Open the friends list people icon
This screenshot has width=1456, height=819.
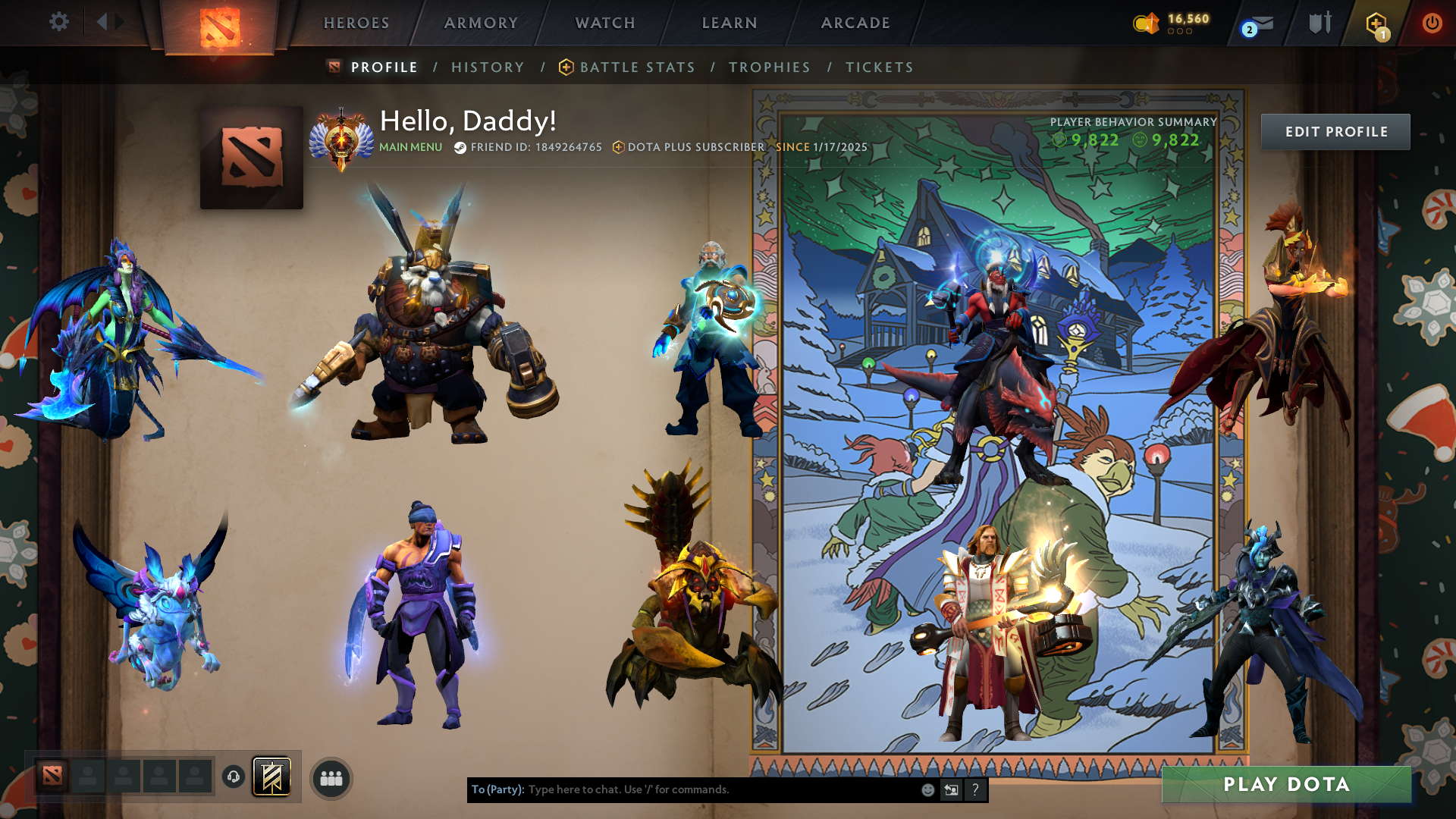tap(330, 777)
